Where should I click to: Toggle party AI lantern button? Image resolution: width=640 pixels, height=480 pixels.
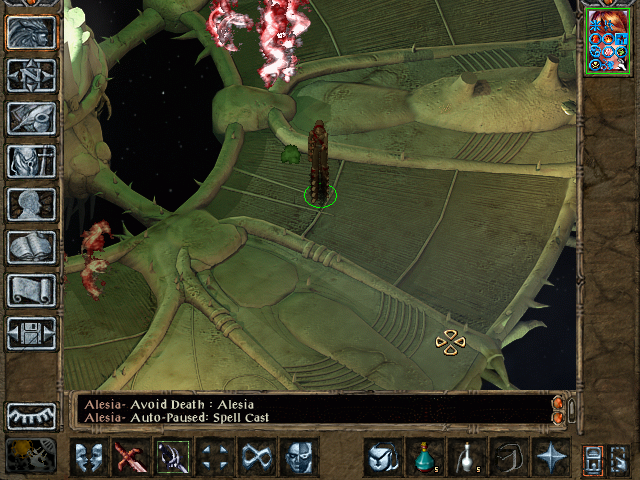(592, 458)
